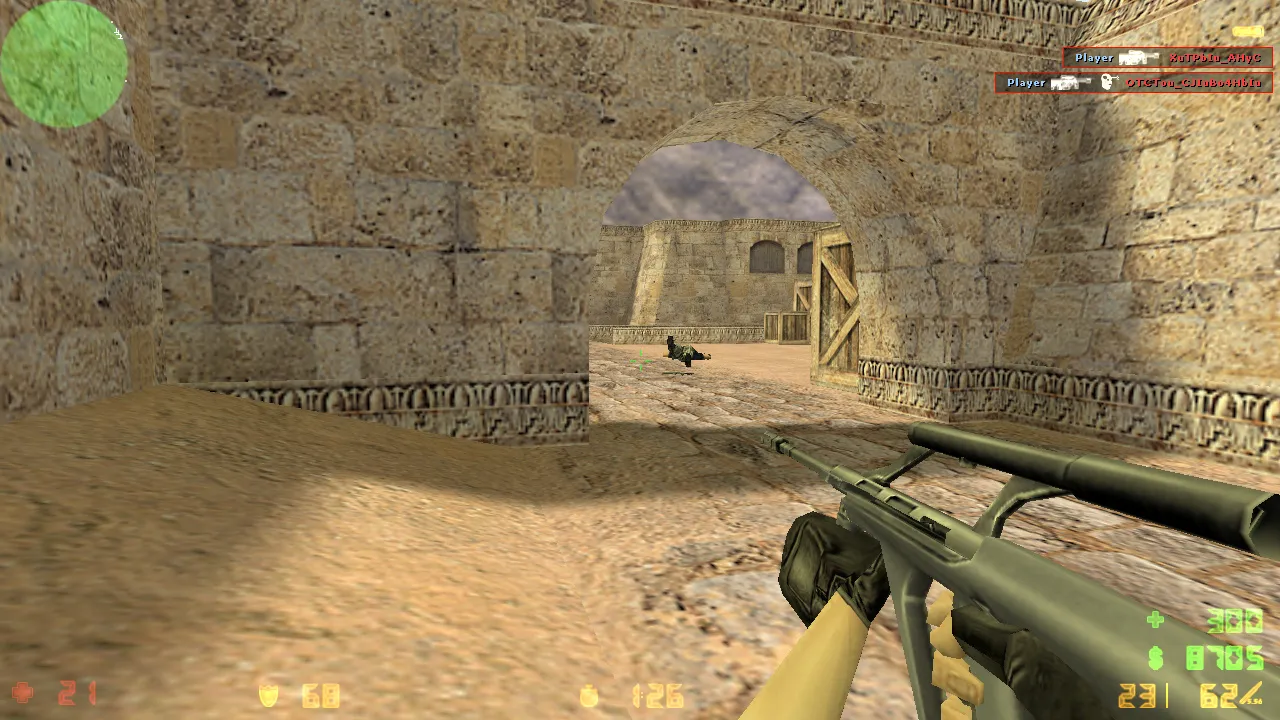Image resolution: width=1280 pixels, height=720 pixels.
Task: Click the green radar minimap
Action: point(63,64)
